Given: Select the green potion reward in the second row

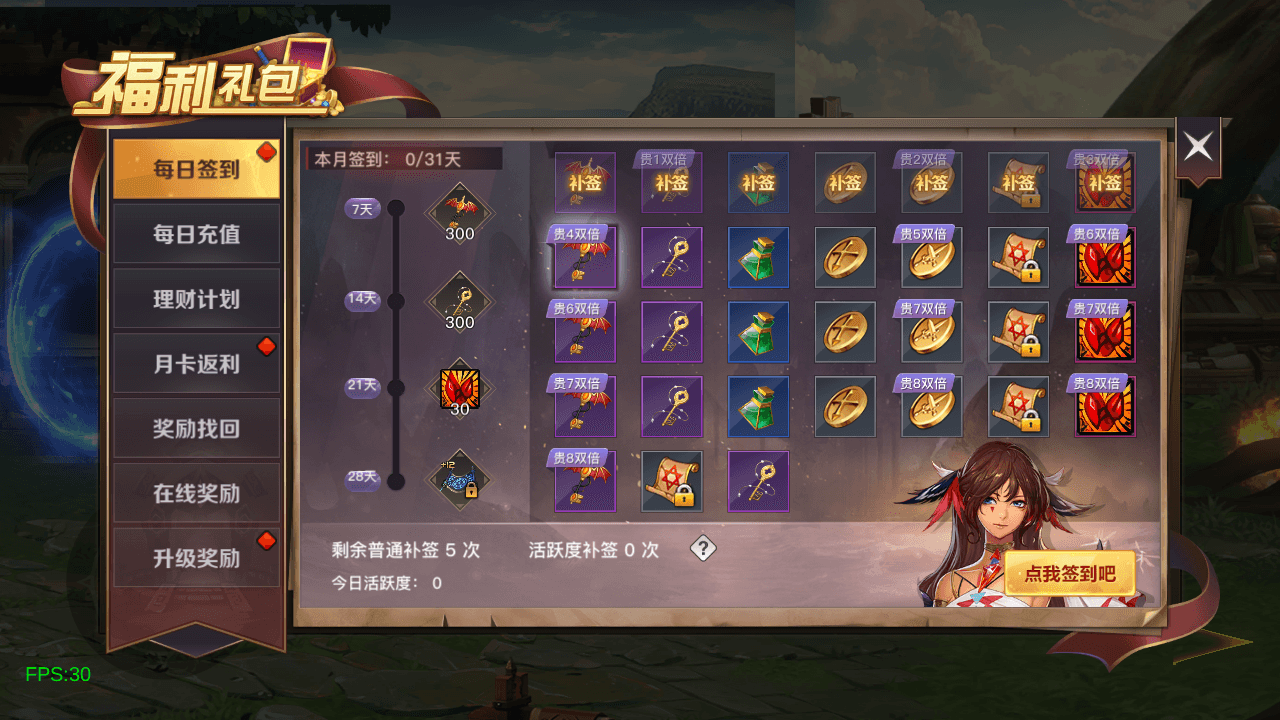Looking at the screenshot, I should point(759,257).
